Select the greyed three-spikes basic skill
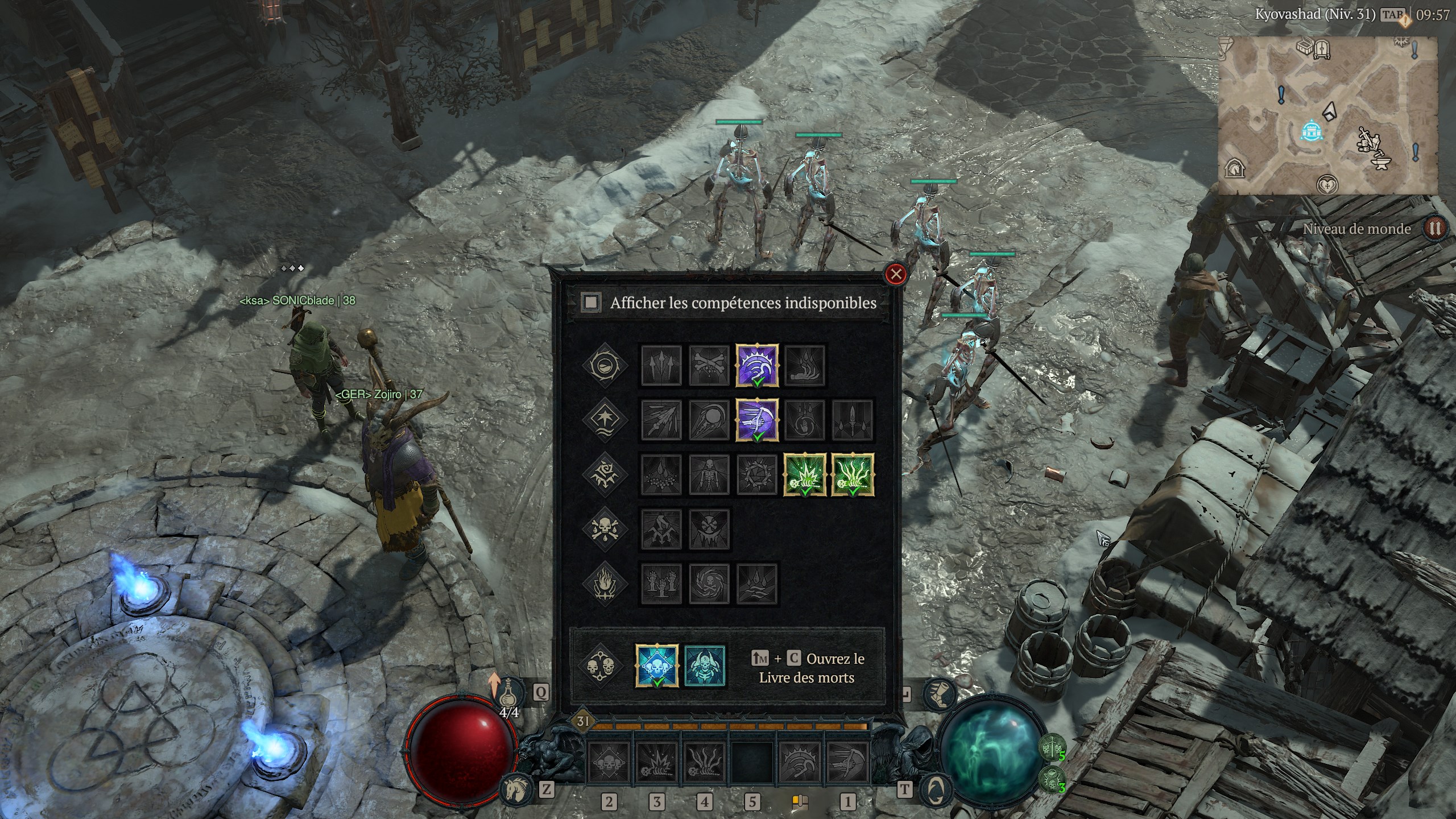The image size is (1456, 819). point(661,365)
